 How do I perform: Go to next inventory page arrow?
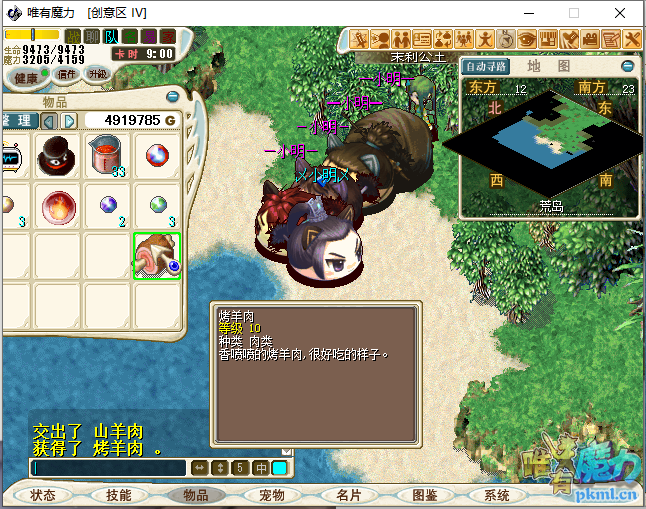(69, 121)
